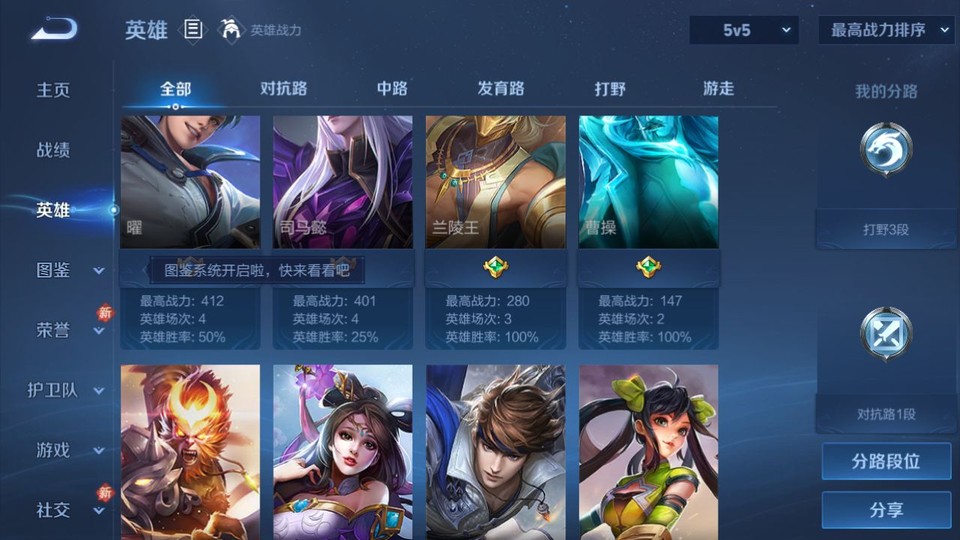Screen dimensions: 960x540
Task: Click the 分享 share button
Action: 886,510
